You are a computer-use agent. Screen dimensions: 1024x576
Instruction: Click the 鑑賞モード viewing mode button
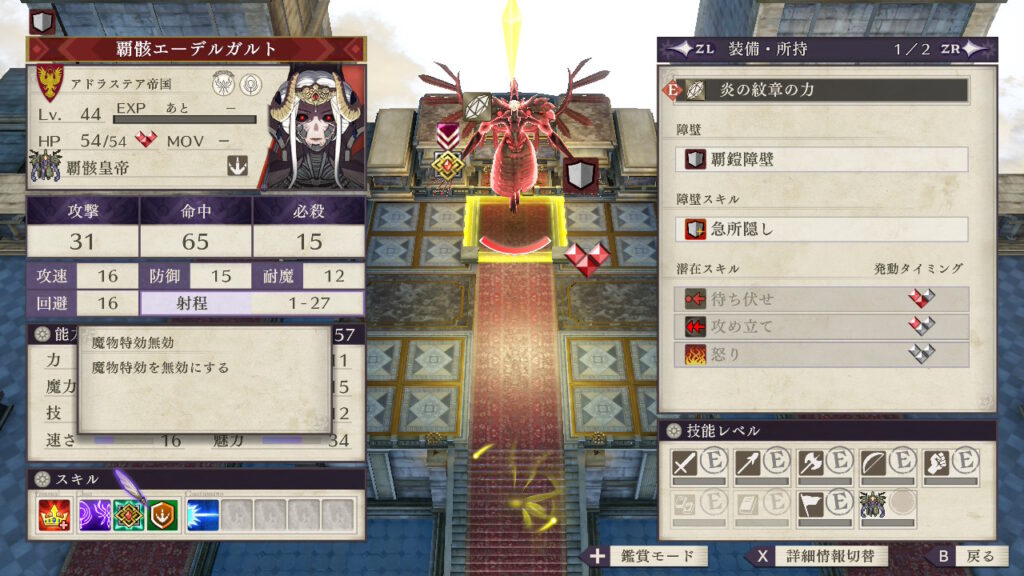[650, 556]
